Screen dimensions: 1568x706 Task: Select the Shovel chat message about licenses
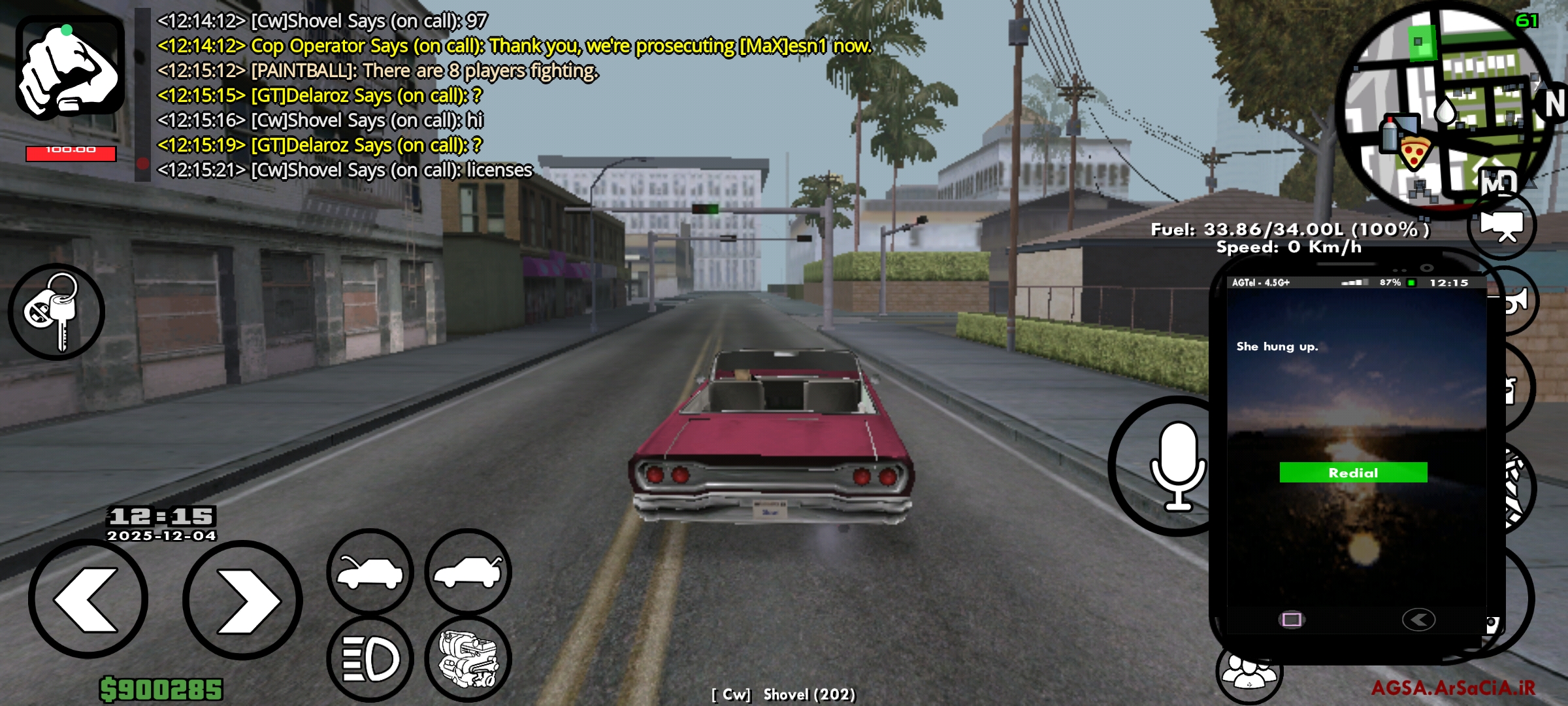tap(346, 171)
